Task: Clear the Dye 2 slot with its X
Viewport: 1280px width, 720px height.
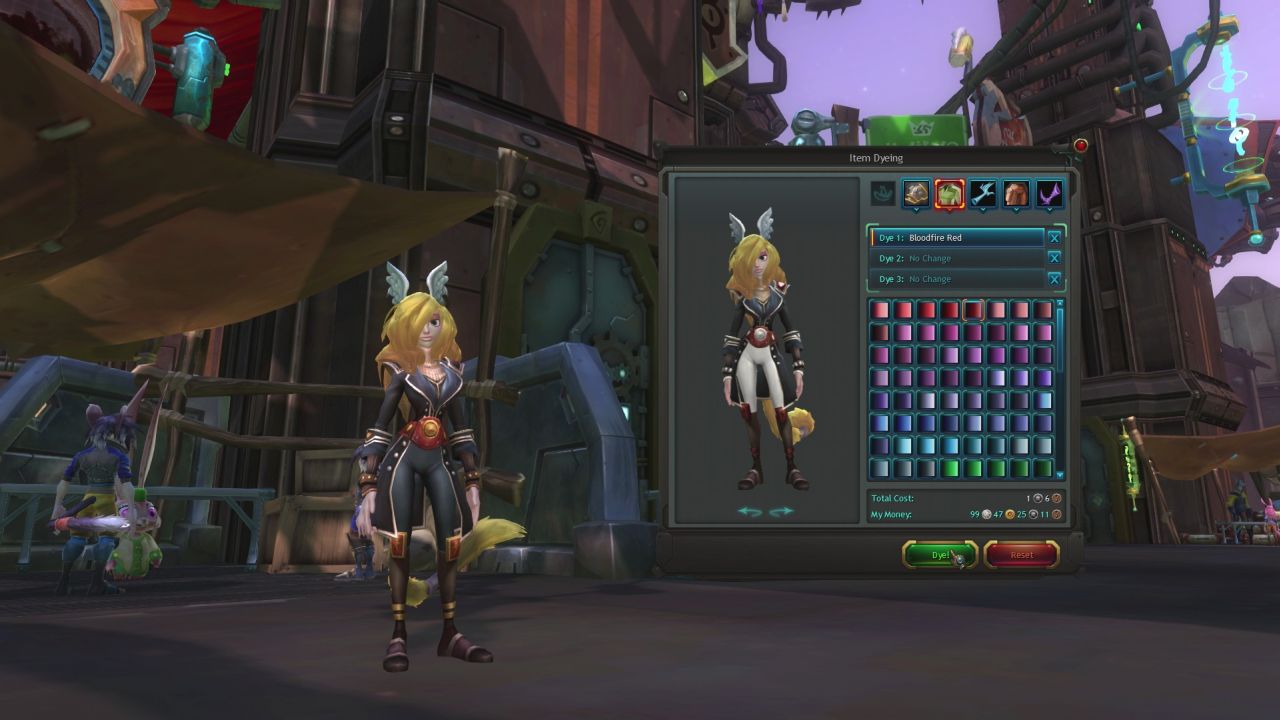Action: coord(1056,258)
